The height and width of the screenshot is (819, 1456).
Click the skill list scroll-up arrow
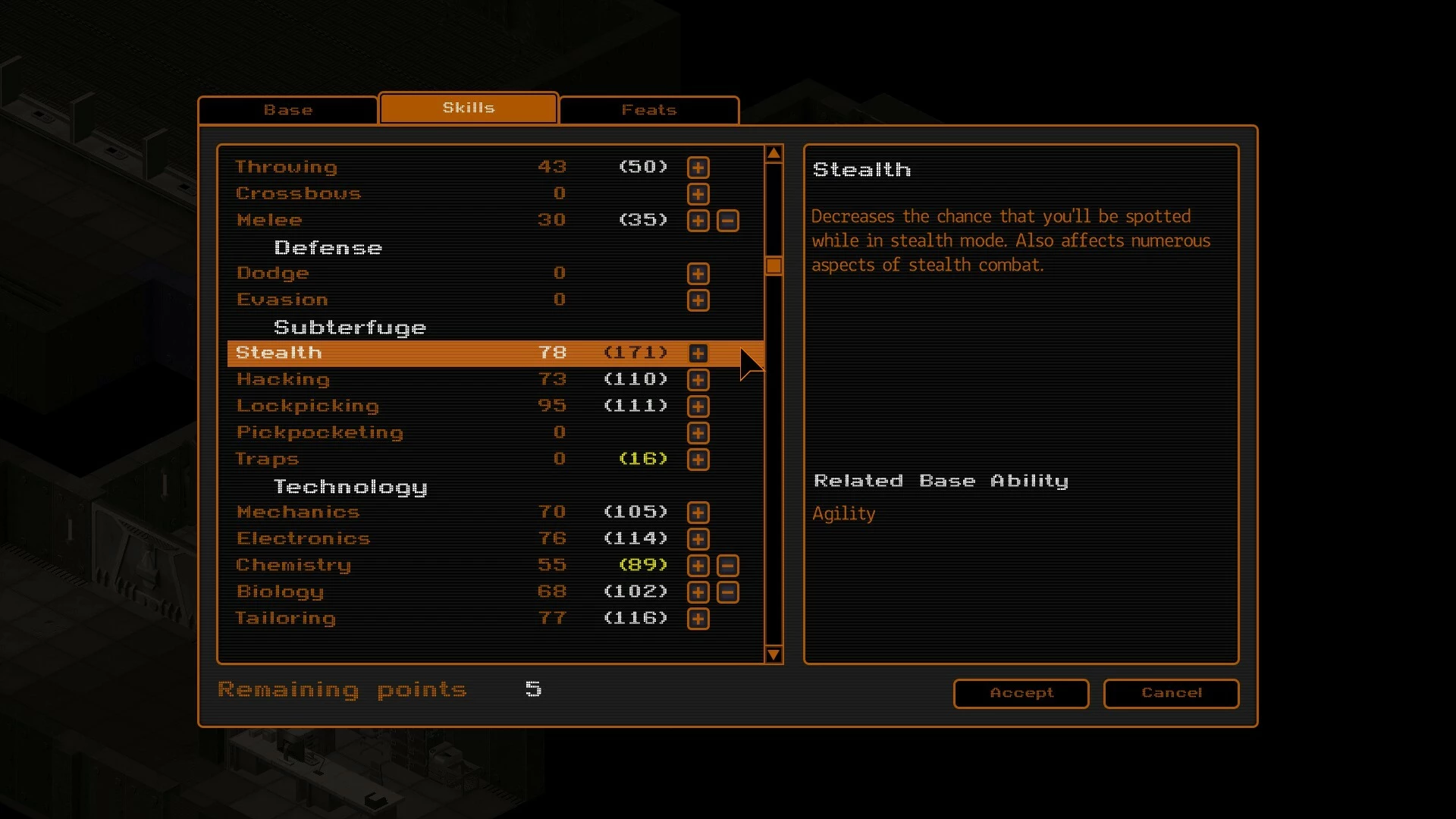tap(773, 154)
